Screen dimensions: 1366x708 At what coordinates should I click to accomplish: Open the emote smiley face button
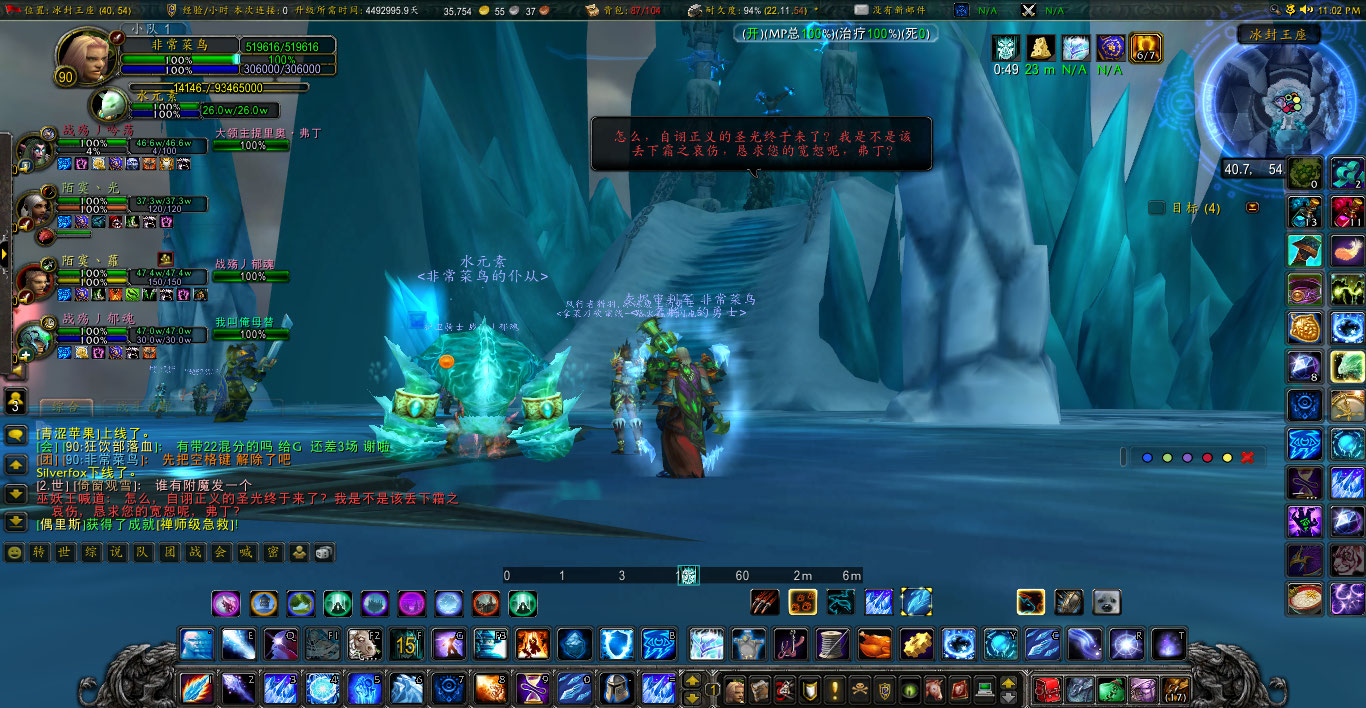pos(14,553)
